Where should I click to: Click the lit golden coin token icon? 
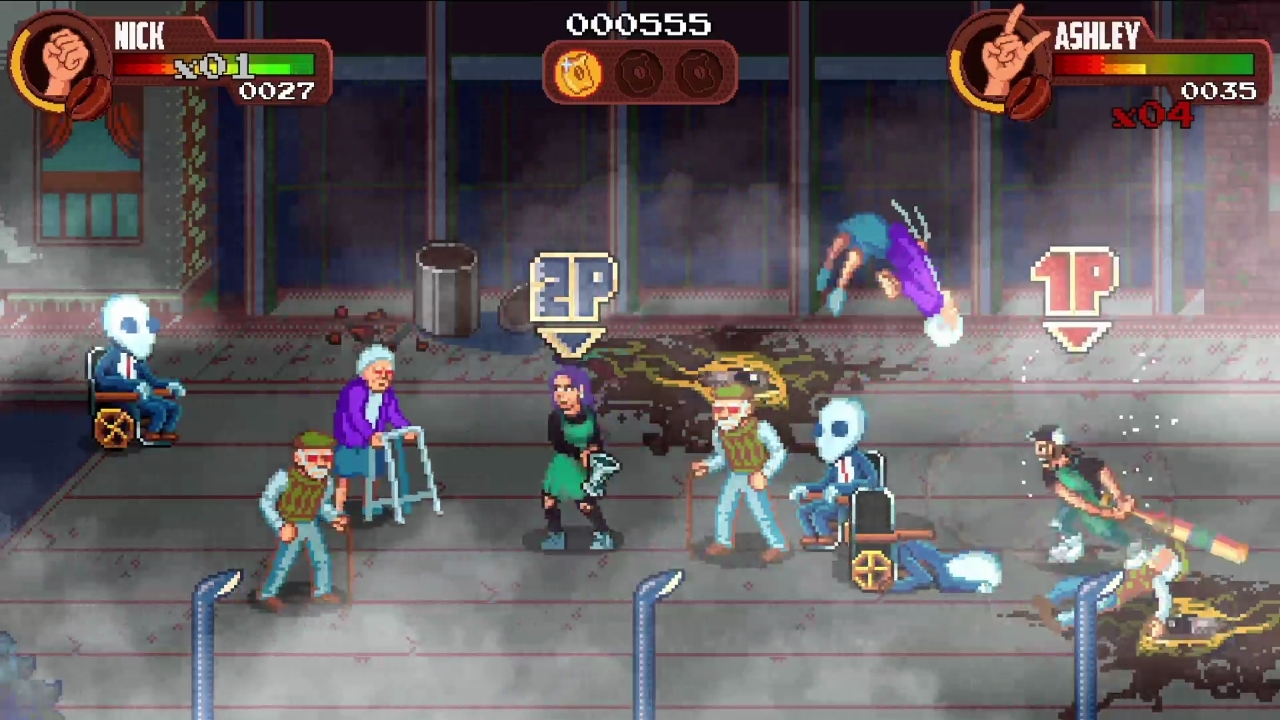click(x=577, y=71)
